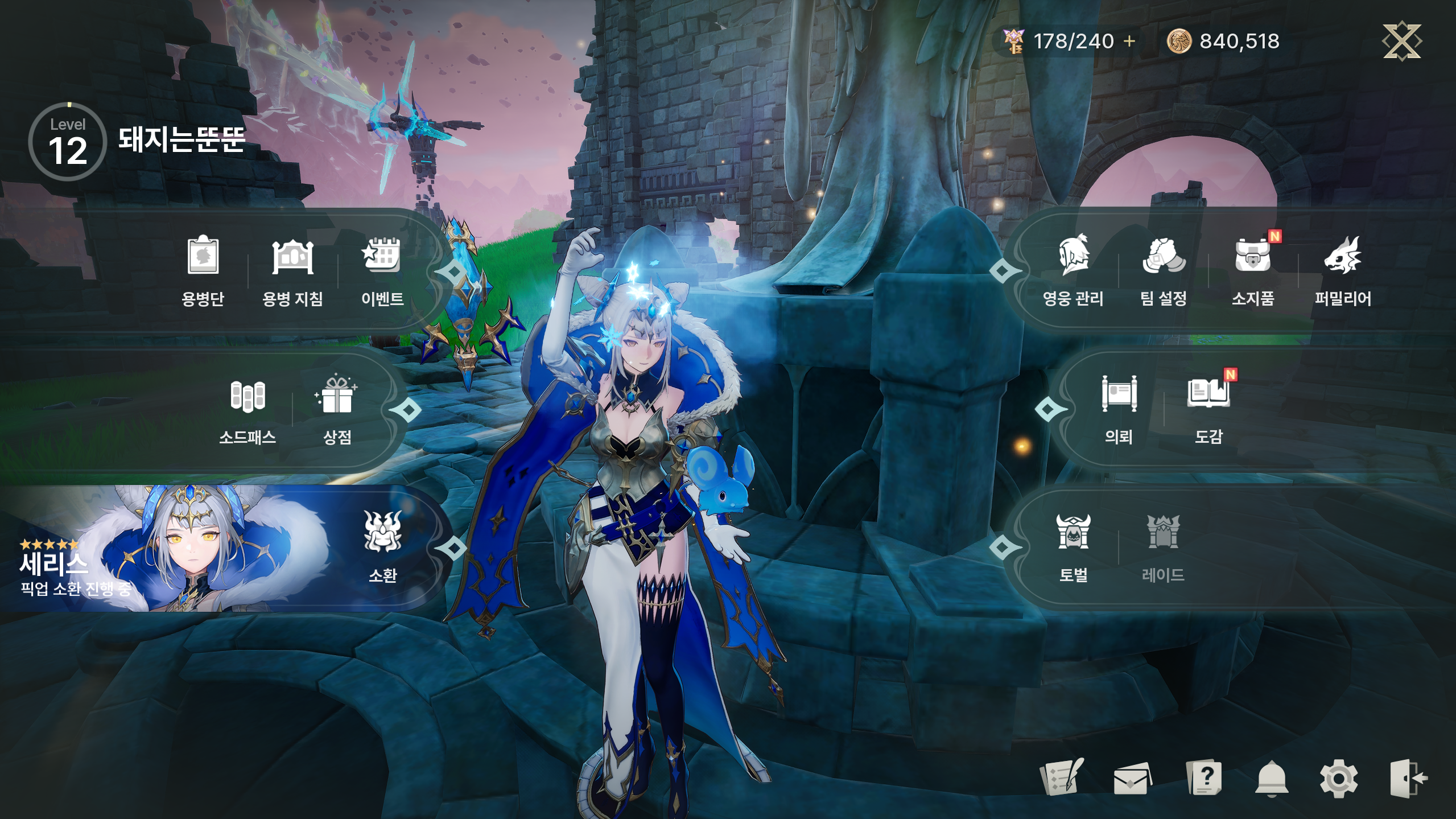
Task: Open settings with the gear icon
Action: click(1338, 779)
